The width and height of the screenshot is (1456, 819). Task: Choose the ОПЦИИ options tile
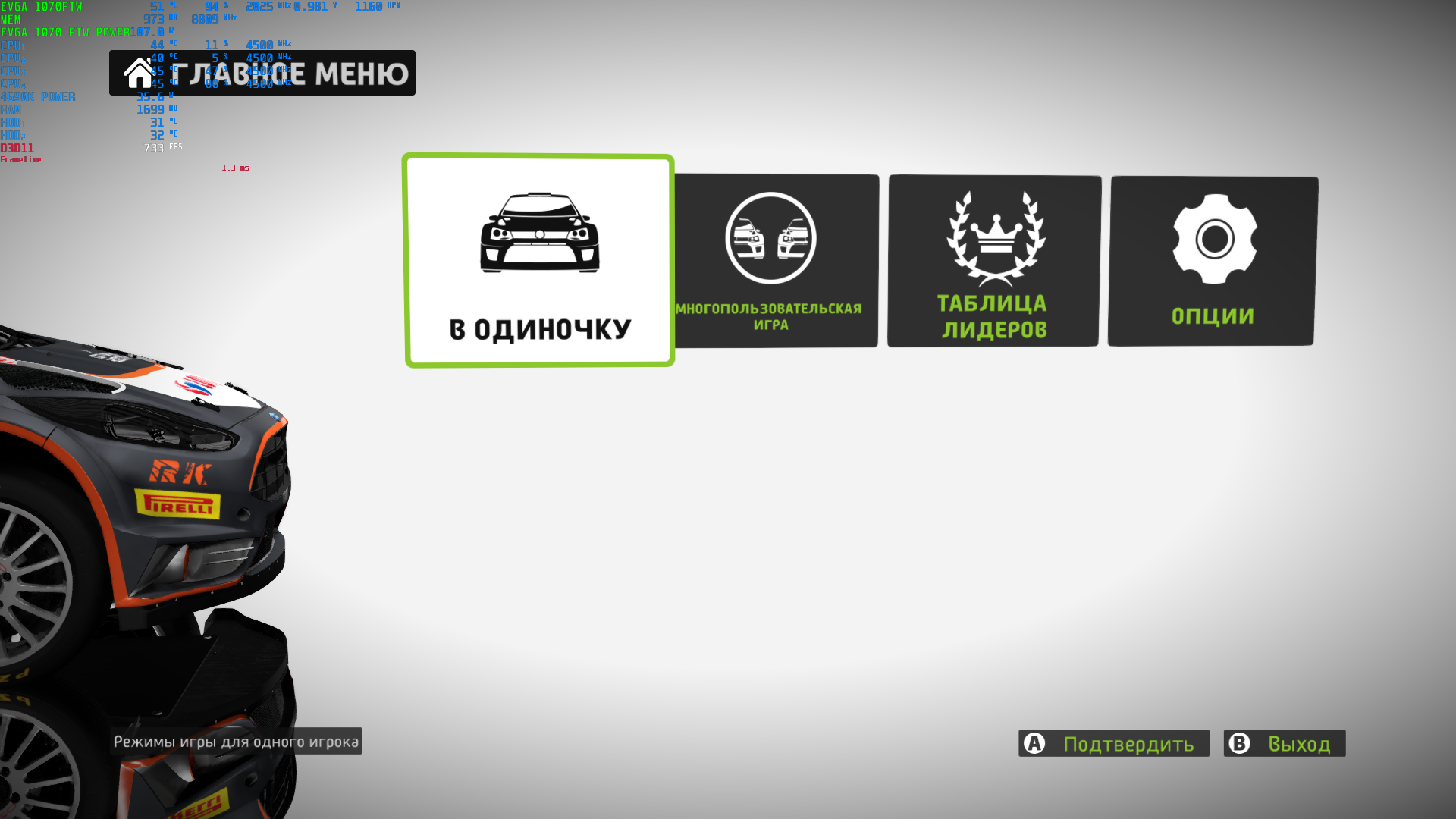[x=1213, y=260]
